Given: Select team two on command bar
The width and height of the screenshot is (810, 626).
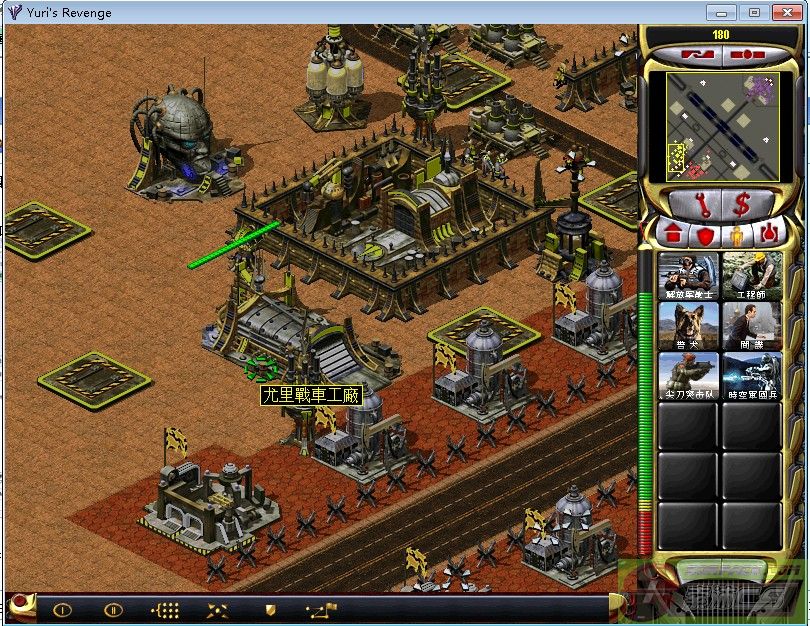Looking at the screenshot, I should 114,609.
